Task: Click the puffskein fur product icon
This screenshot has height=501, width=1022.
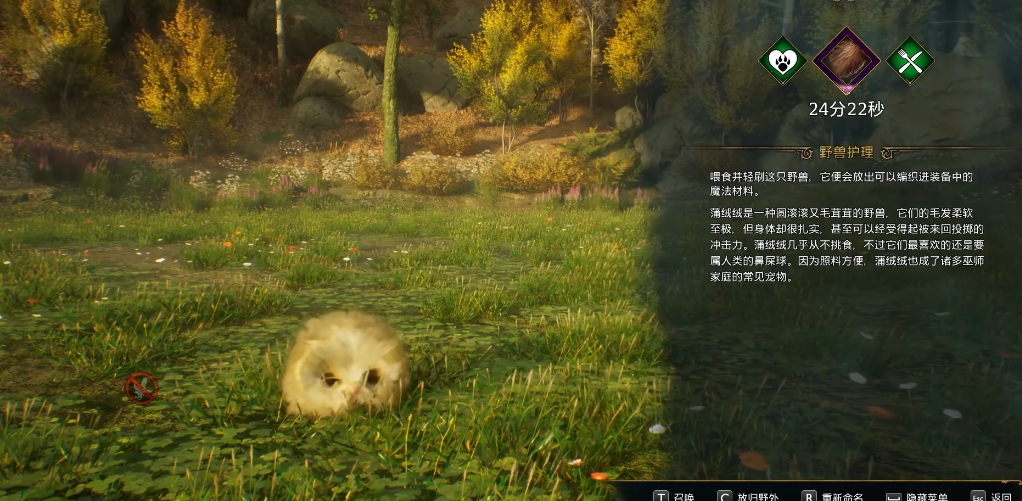Action: pyautogui.click(x=846, y=60)
